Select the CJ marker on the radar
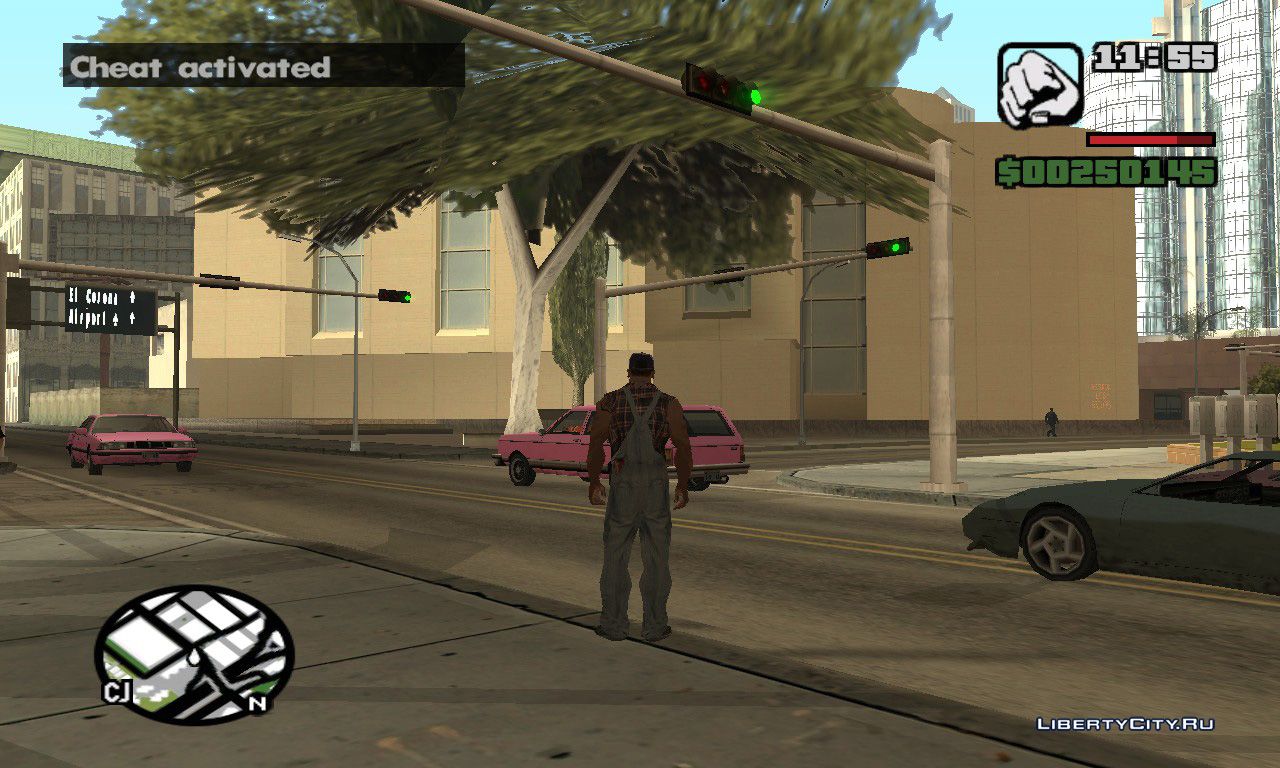This screenshot has height=768, width=1280. click(x=116, y=692)
